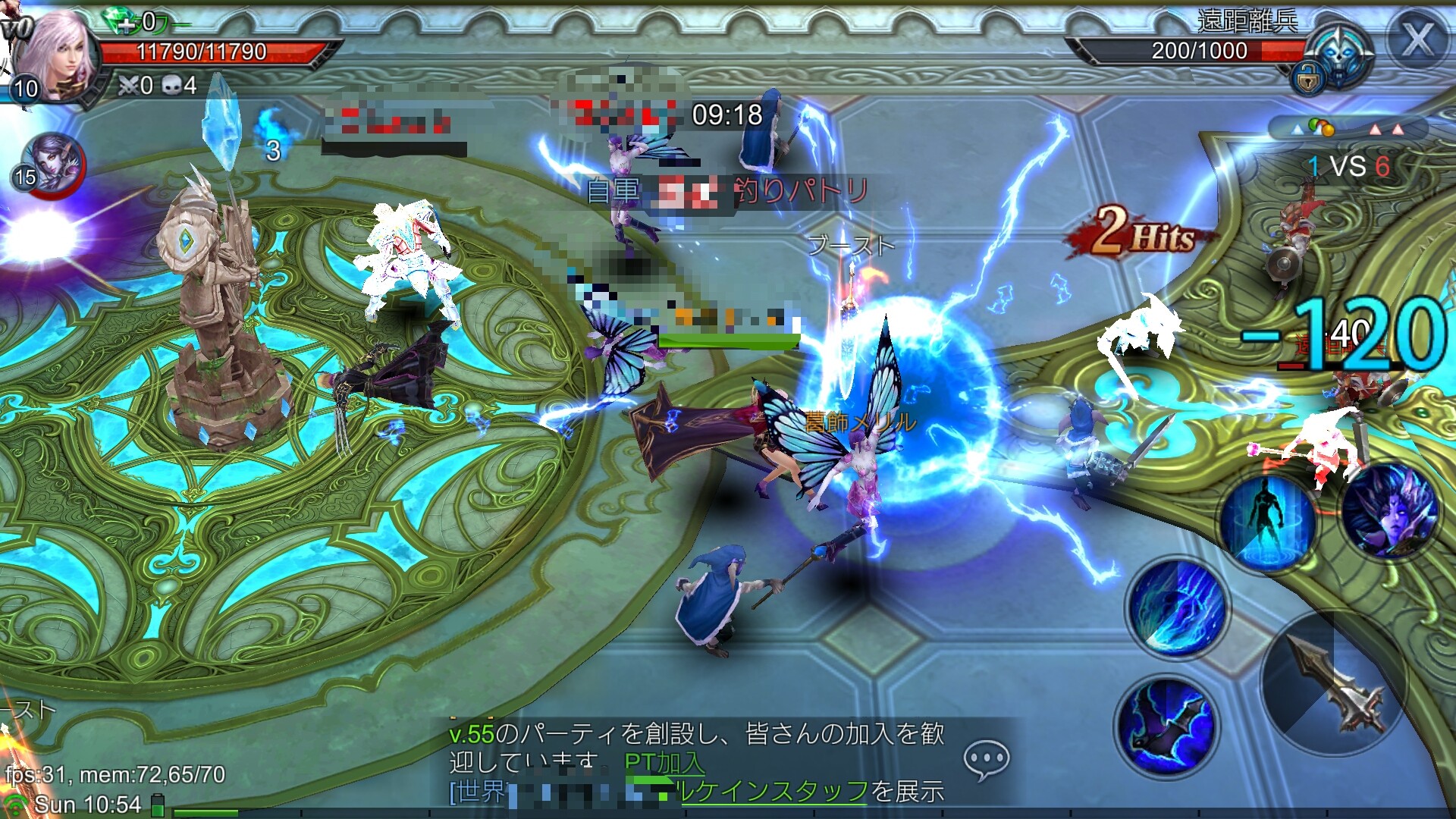Viewport: 1456px width, 819px height.
Task: Use the dark wings skill
Action: tap(1167, 726)
